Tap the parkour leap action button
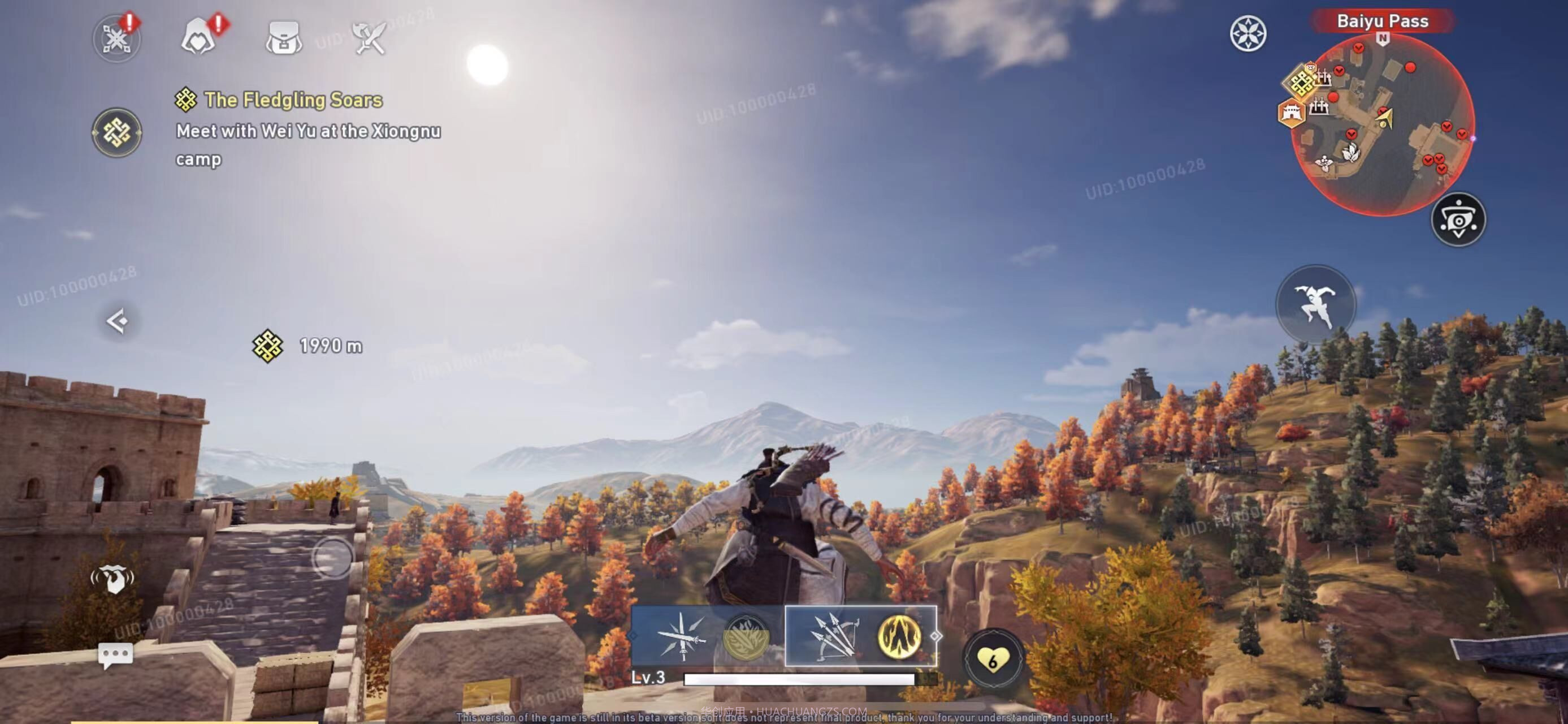This screenshot has width=1568, height=724. click(1315, 304)
